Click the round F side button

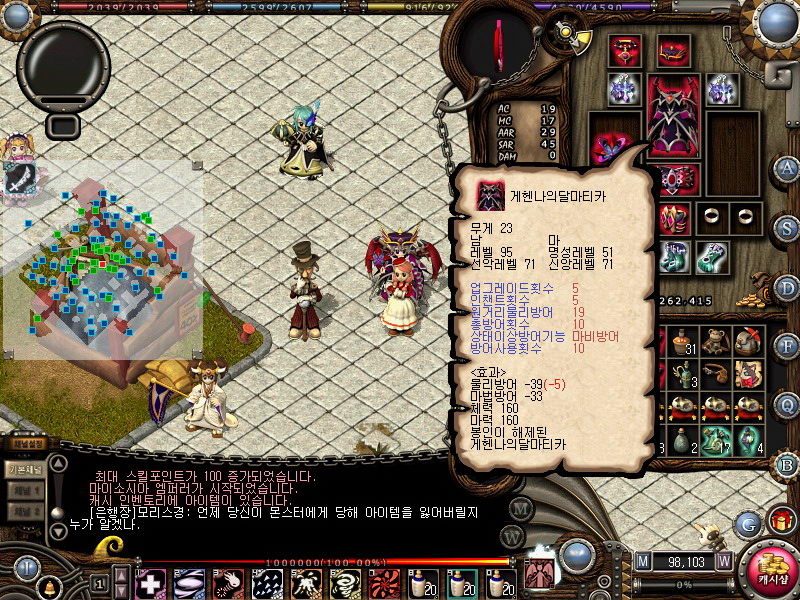pos(788,347)
